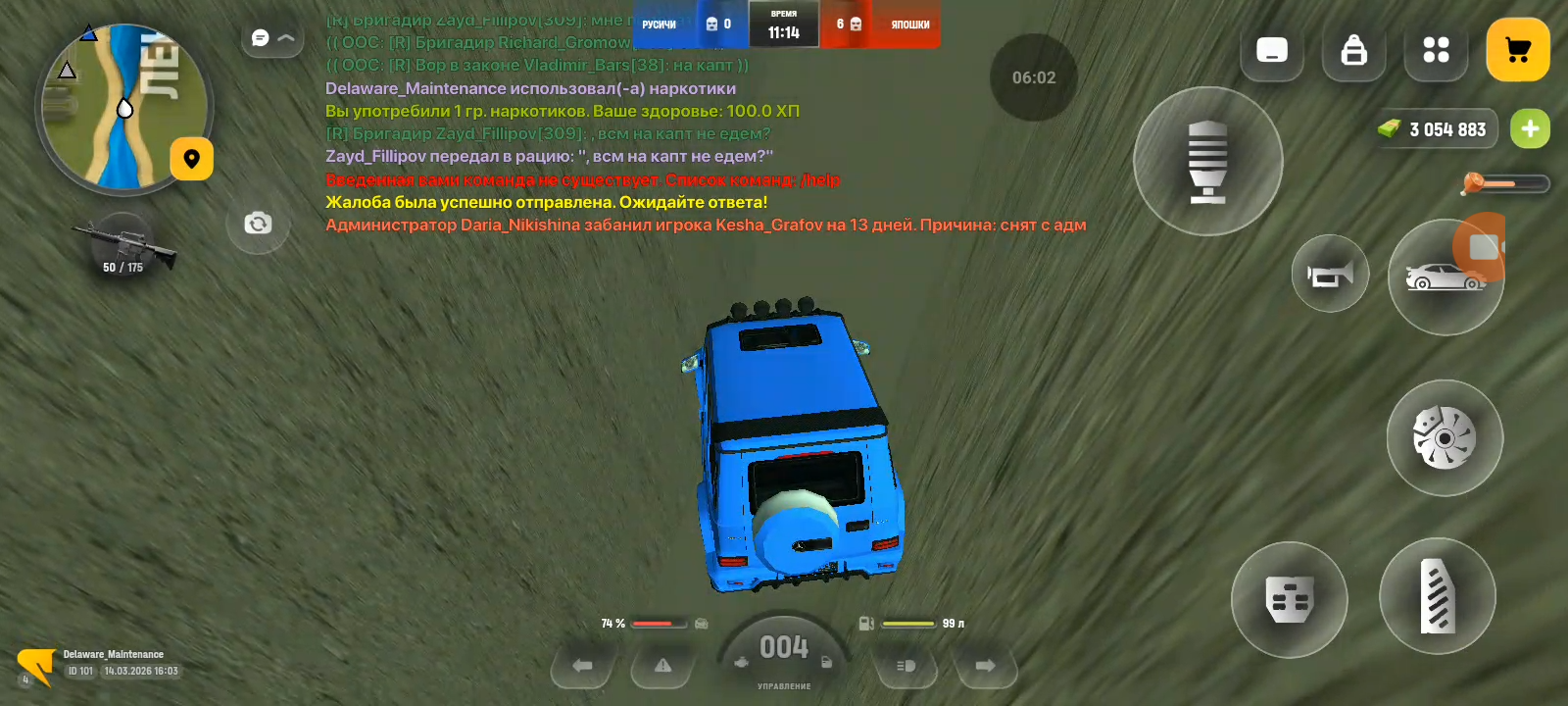Open the shopping cart donate store

pyautogui.click(x=1518, y=48)
